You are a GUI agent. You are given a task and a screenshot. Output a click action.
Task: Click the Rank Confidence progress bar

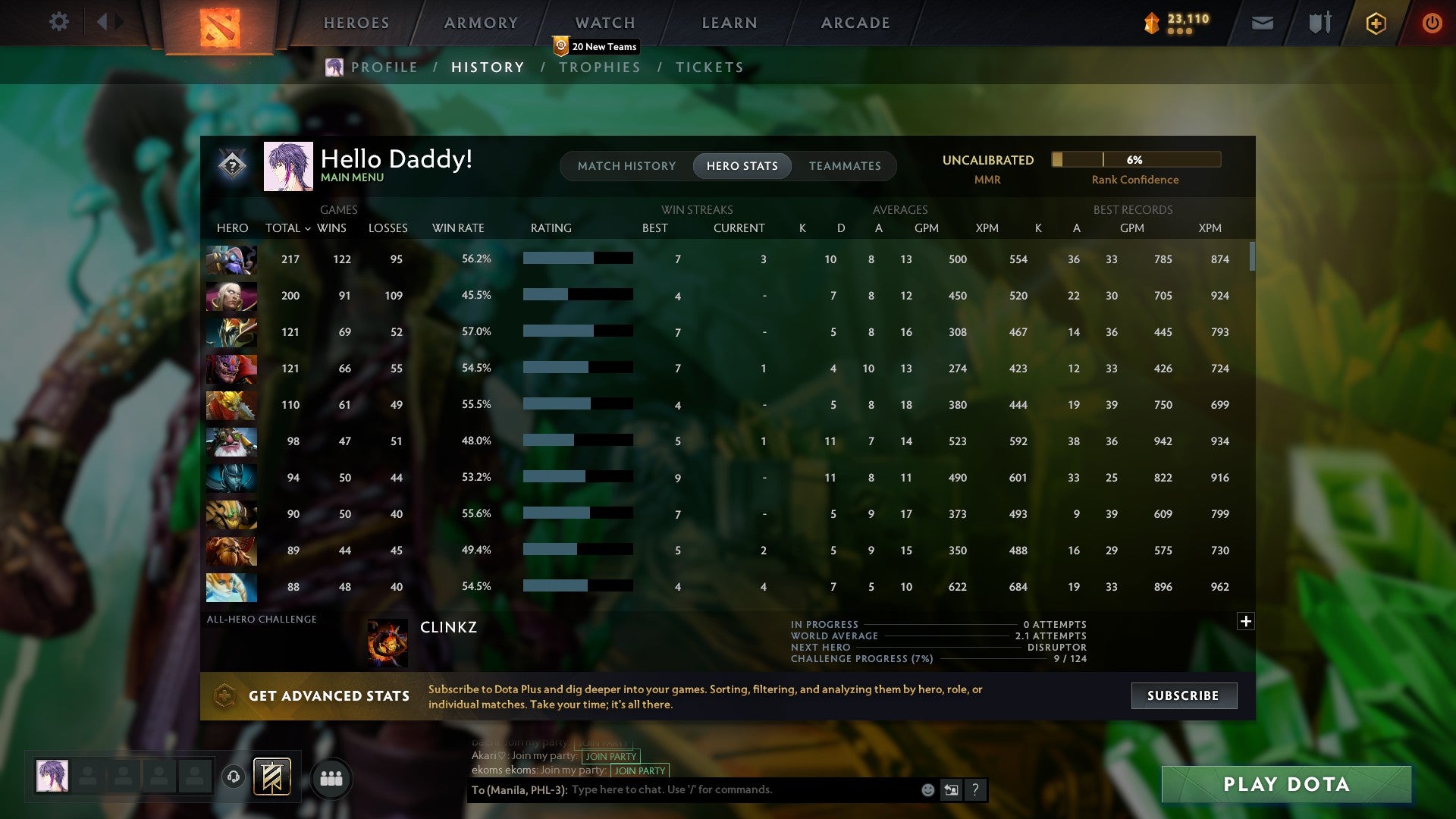tap(1134, 159)
